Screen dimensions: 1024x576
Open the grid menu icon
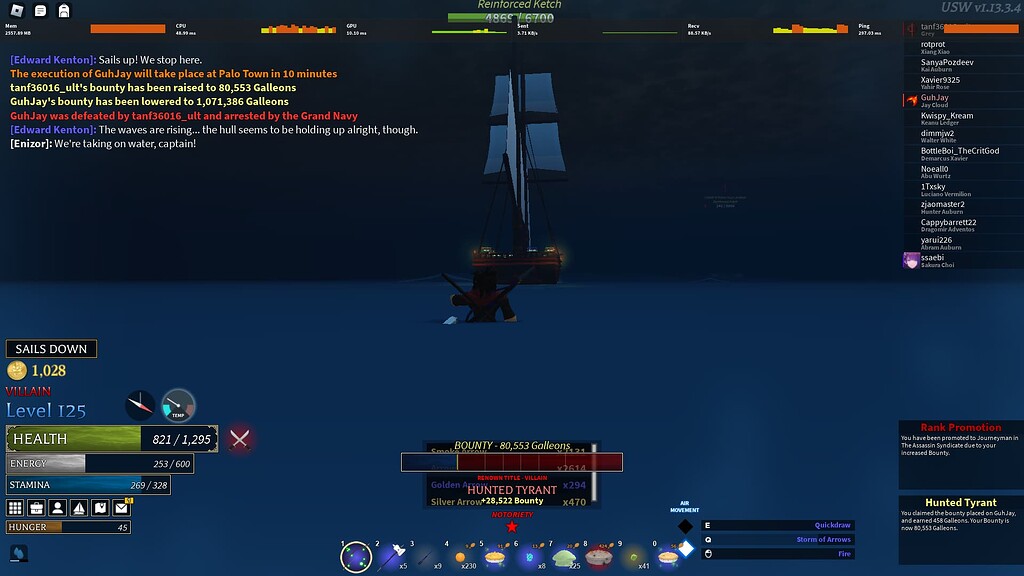(x=16, y=508)
